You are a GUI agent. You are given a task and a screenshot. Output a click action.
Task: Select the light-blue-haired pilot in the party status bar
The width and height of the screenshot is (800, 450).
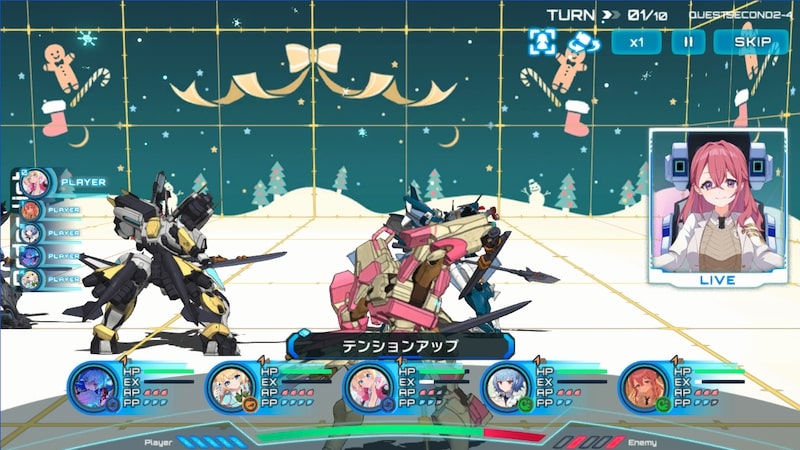[x=507, y=387]
